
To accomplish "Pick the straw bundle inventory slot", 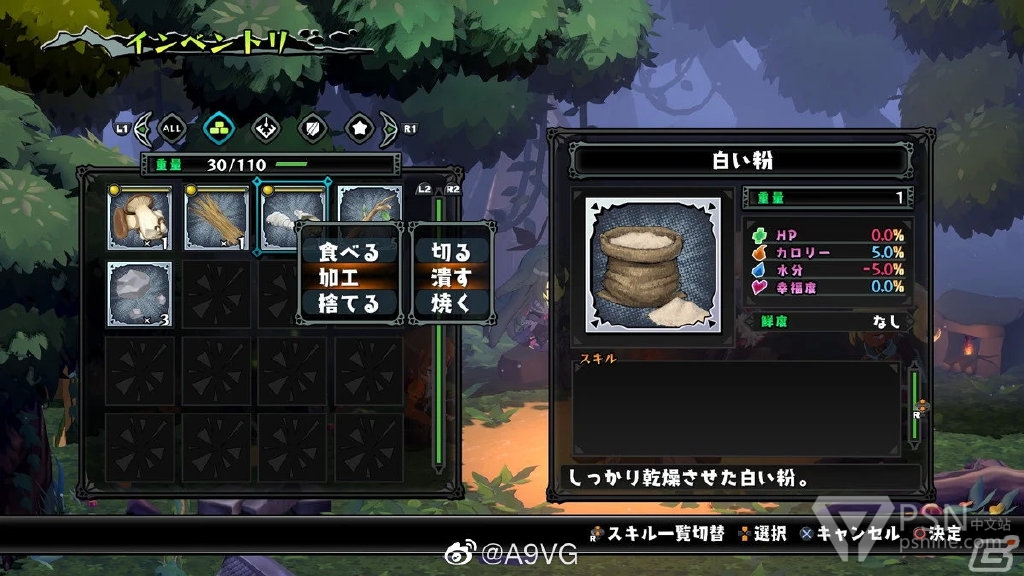I will pyautogui.click(x=216, y=218).
